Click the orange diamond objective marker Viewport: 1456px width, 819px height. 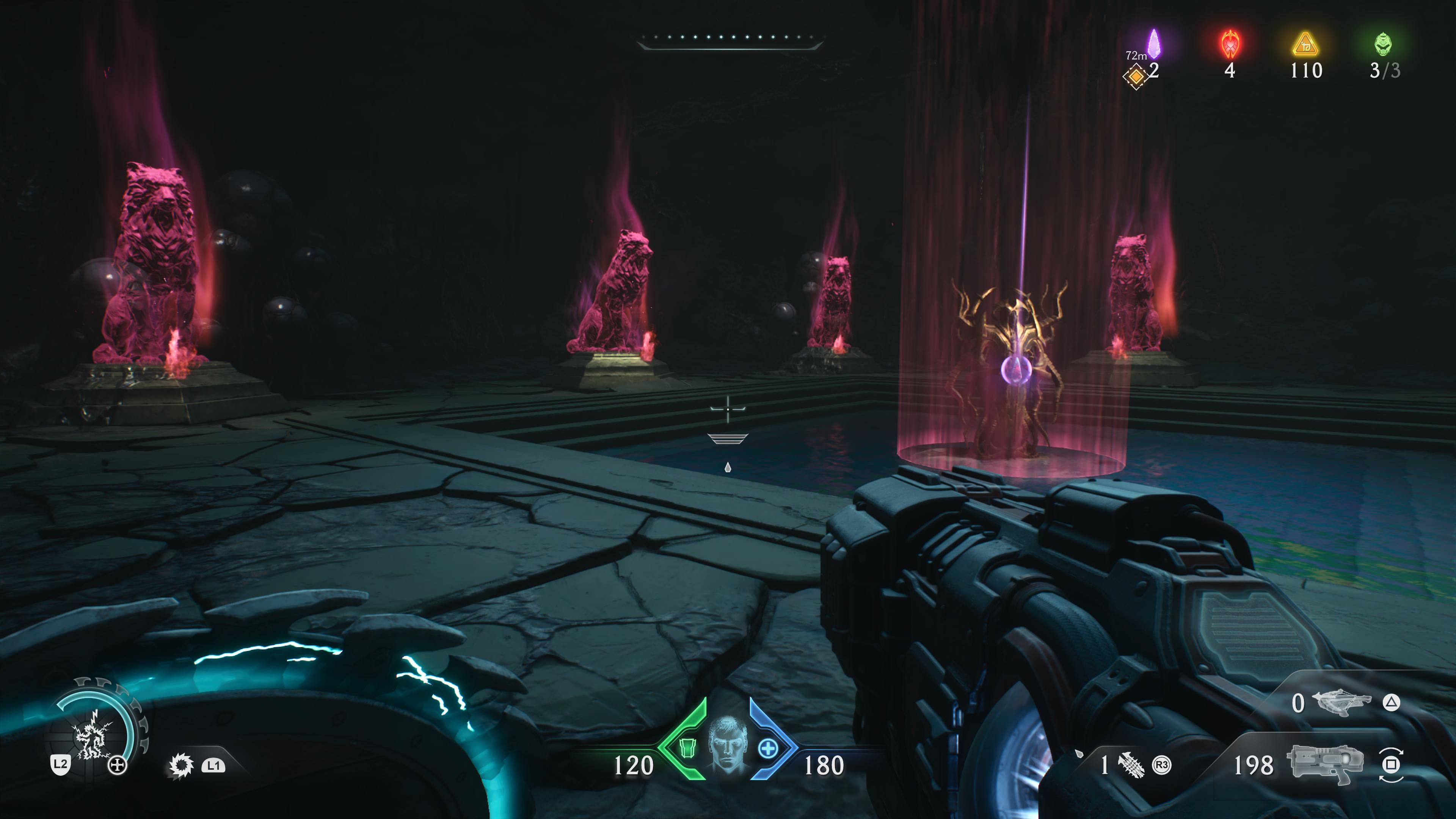1134,75
